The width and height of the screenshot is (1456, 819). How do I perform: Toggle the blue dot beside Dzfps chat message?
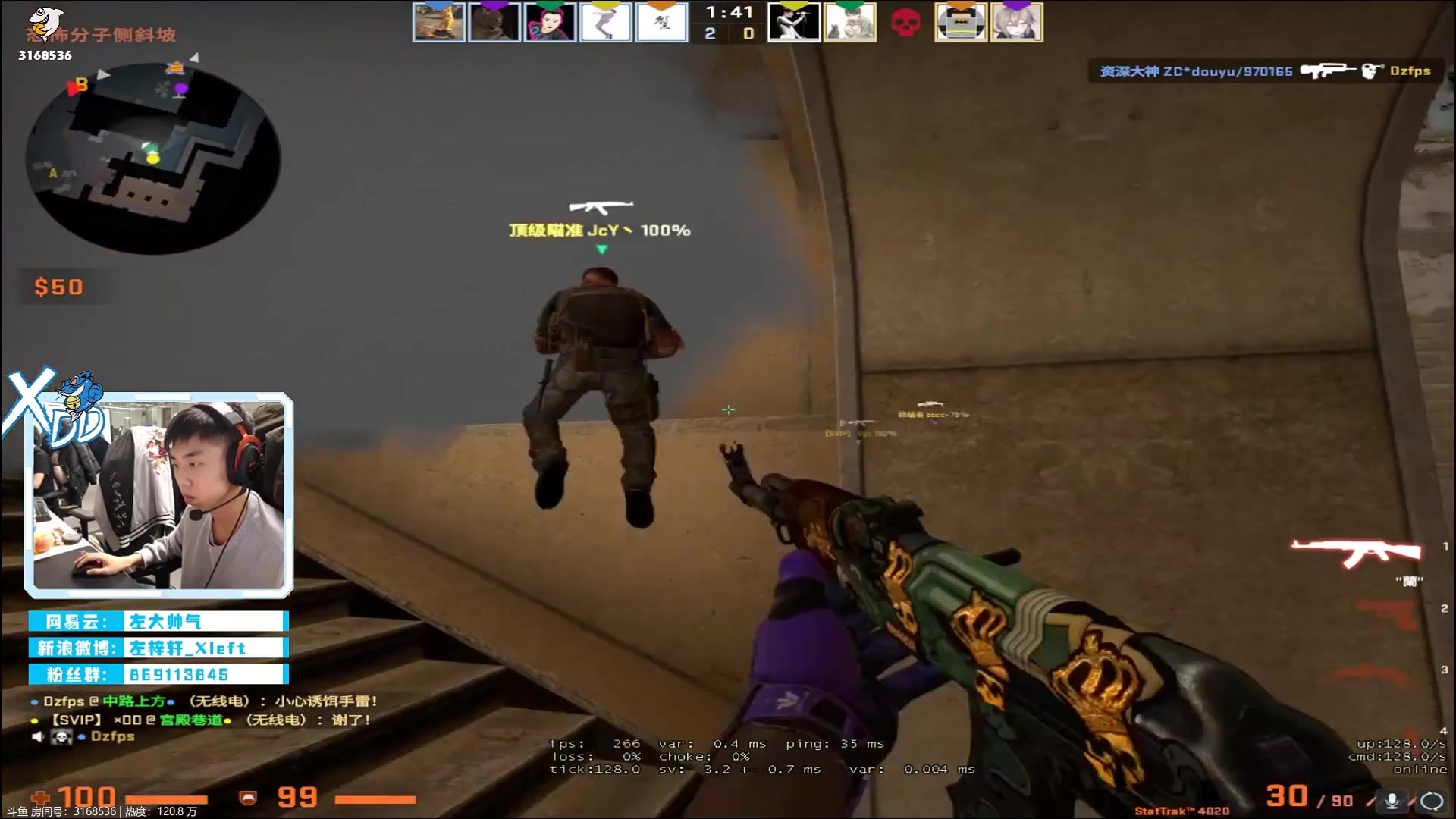[33, 701]
